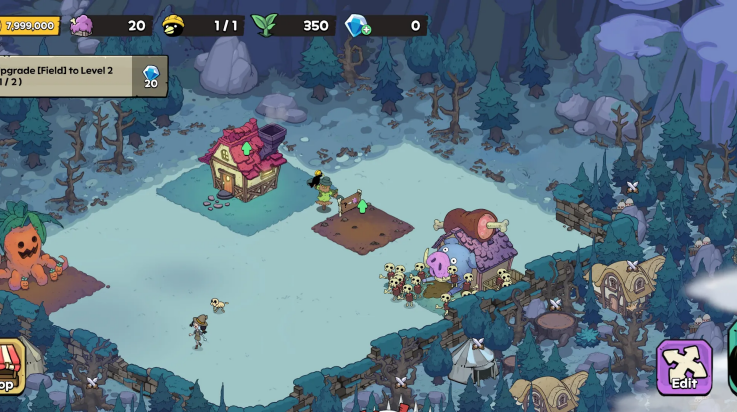Viewport: 737px width, 412px height.
Task: Open the Edit layout mode
Action: click(x=684, y=367)
